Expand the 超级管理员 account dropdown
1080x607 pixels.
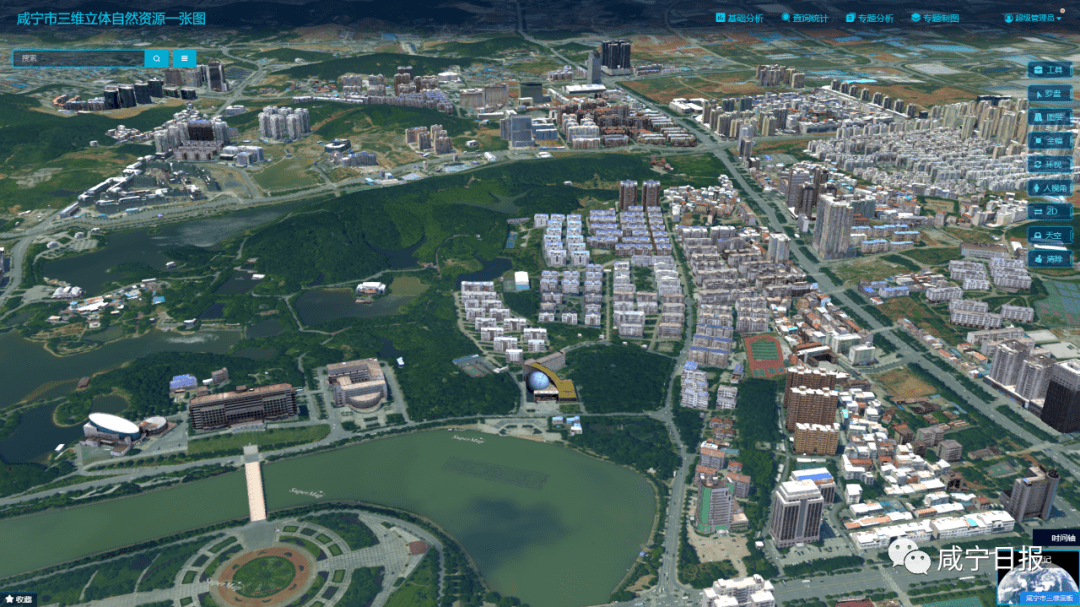[1034, 18]
